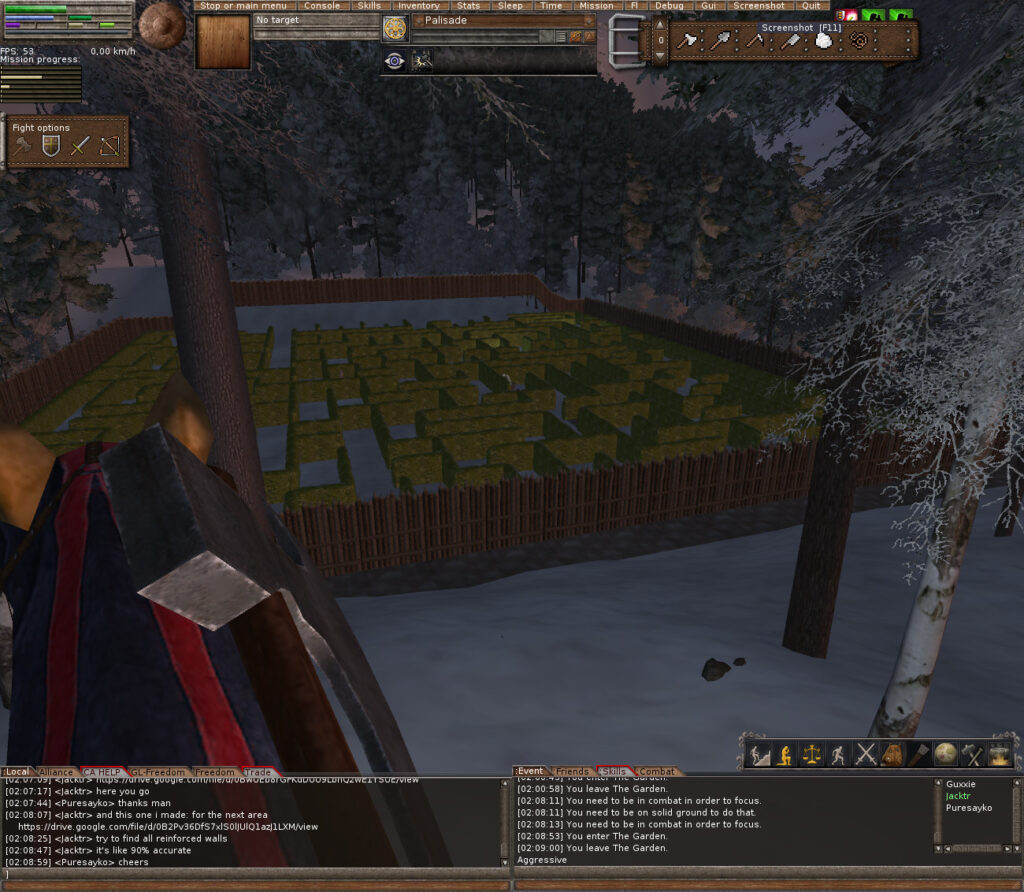
Task: Switch to the CA HELP chat tab
Action: pos(101,772)
